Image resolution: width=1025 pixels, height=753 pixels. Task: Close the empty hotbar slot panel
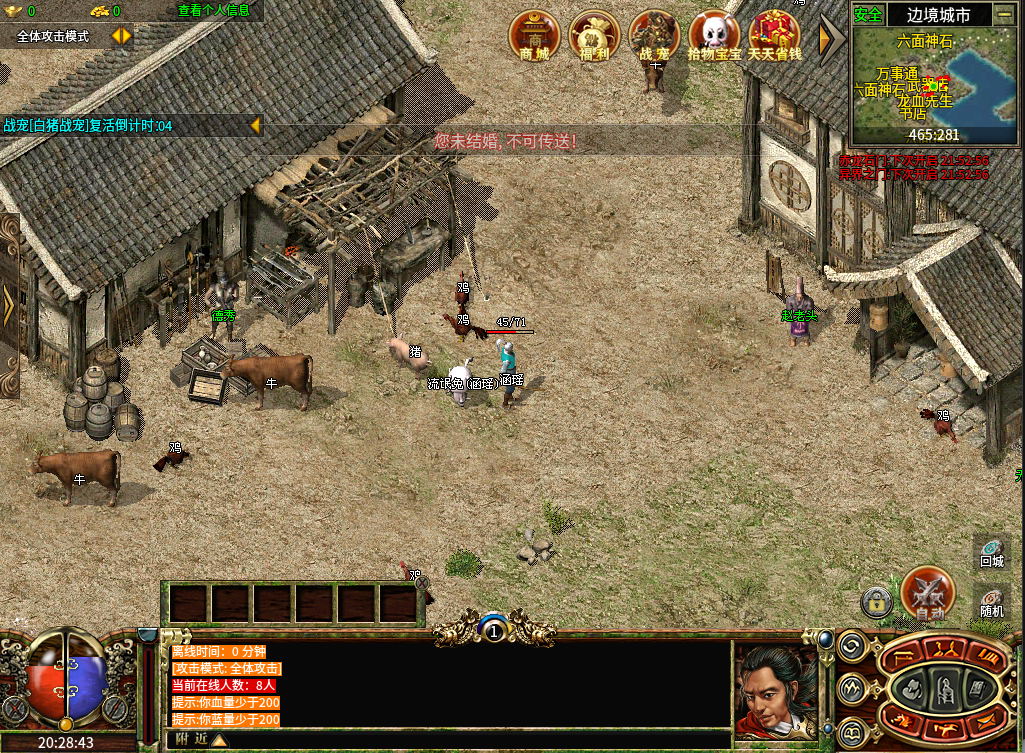pyautogui.click(x=422, y=582)
